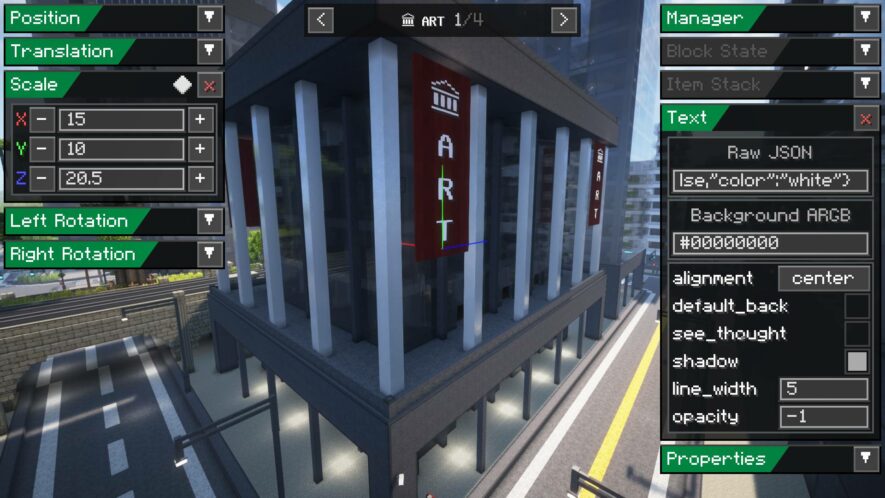The image size is (885, 498).
Task: Edit the Raw JSON text field
Action: tap(770, 181)
